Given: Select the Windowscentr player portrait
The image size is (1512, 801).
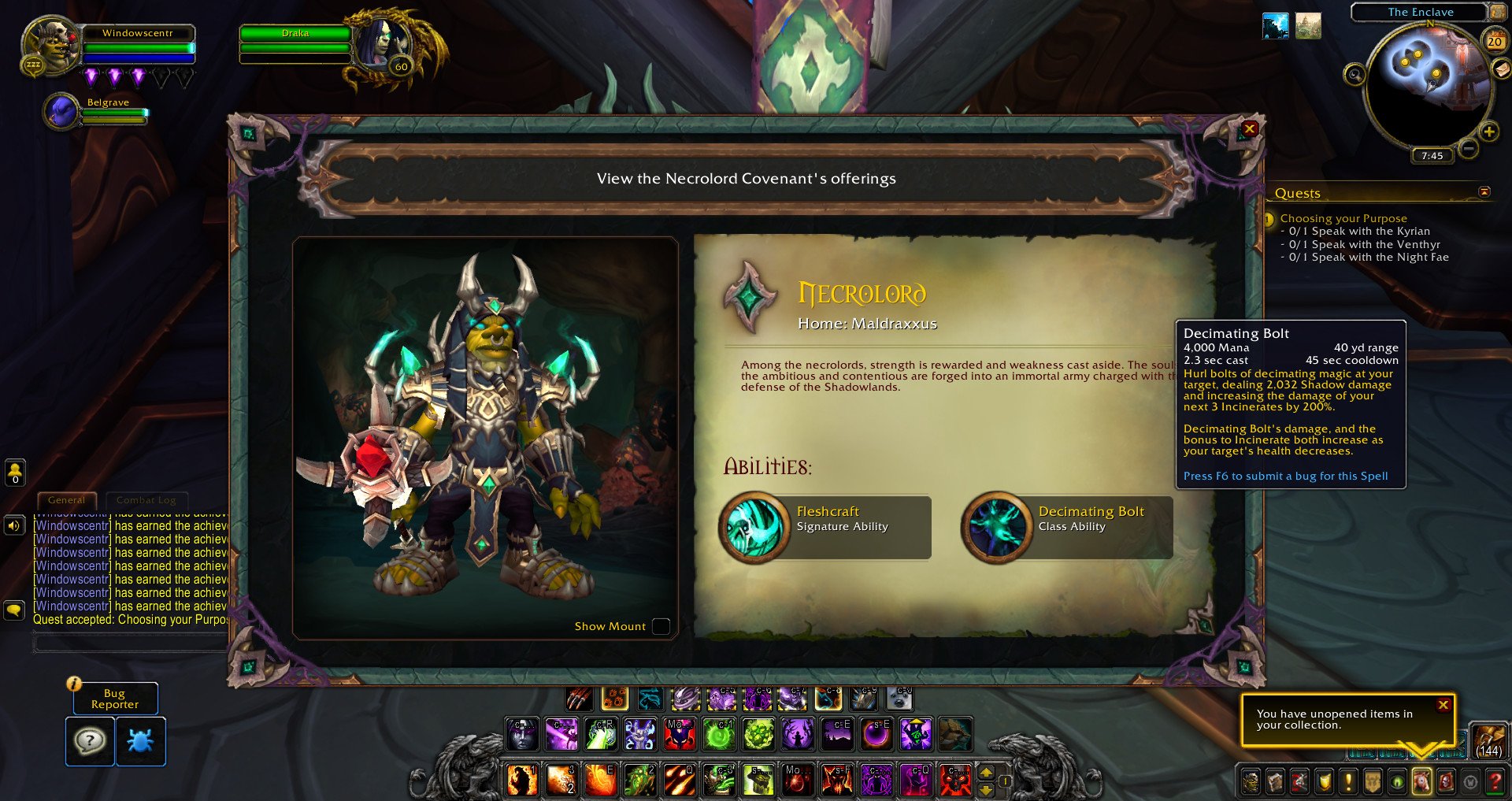Looking at the screenshot, I should coord(49,47).
